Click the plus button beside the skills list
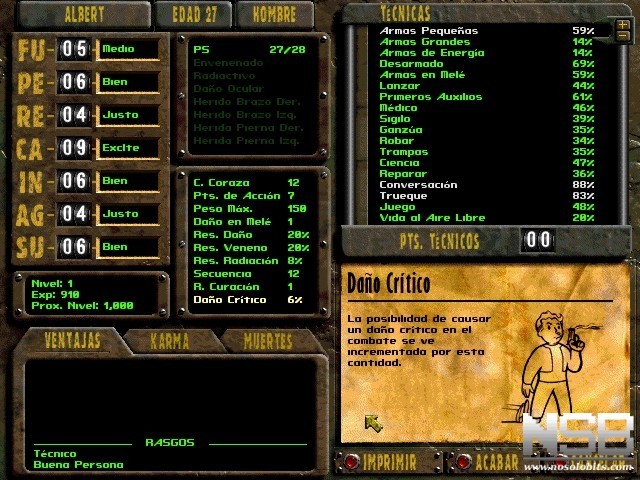The height and width of the screenshot is (480, 640). click(x=623, y=24)
